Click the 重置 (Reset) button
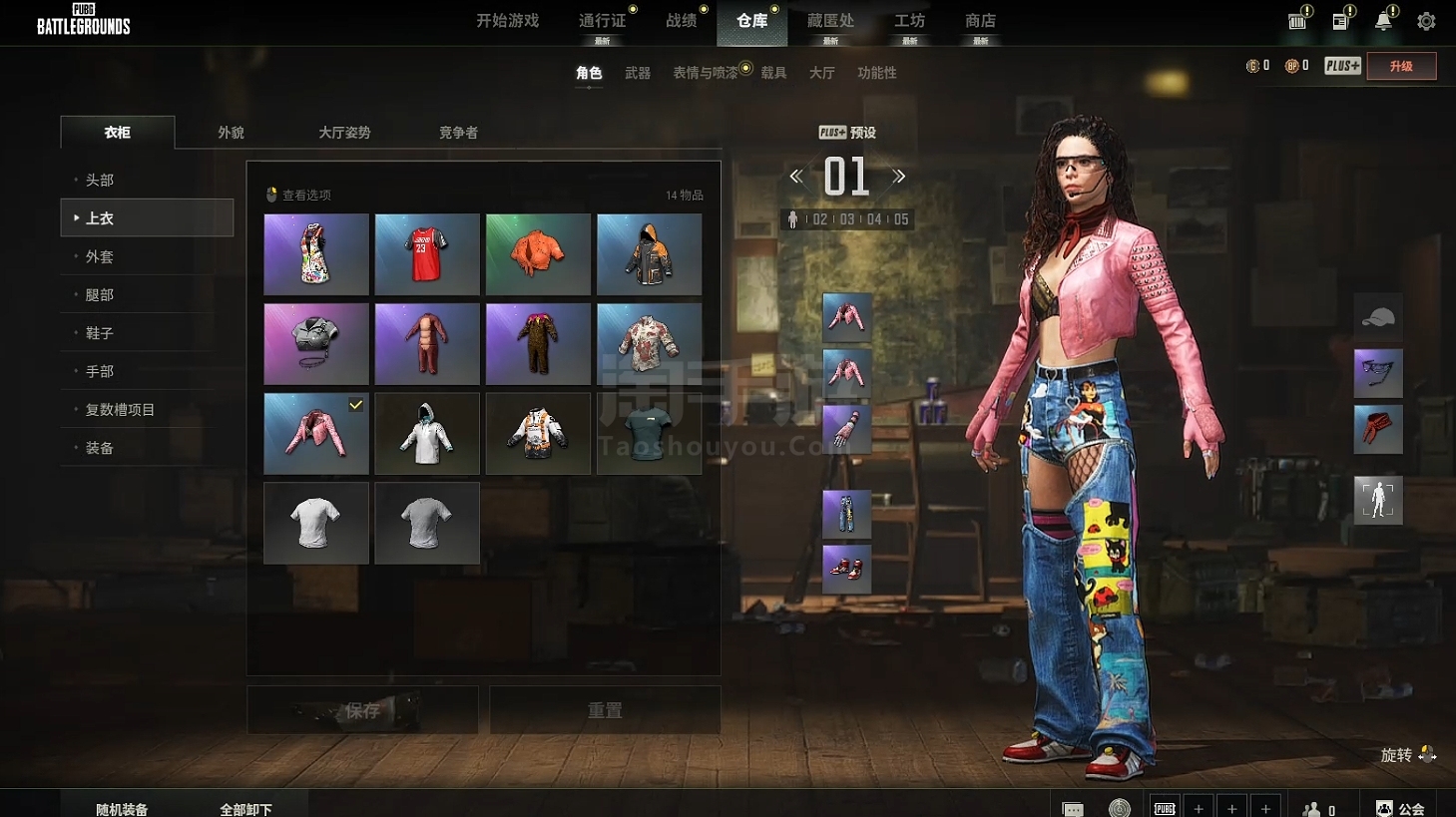Viewport: 1456px width, 817px height. (x=605, y=710)
